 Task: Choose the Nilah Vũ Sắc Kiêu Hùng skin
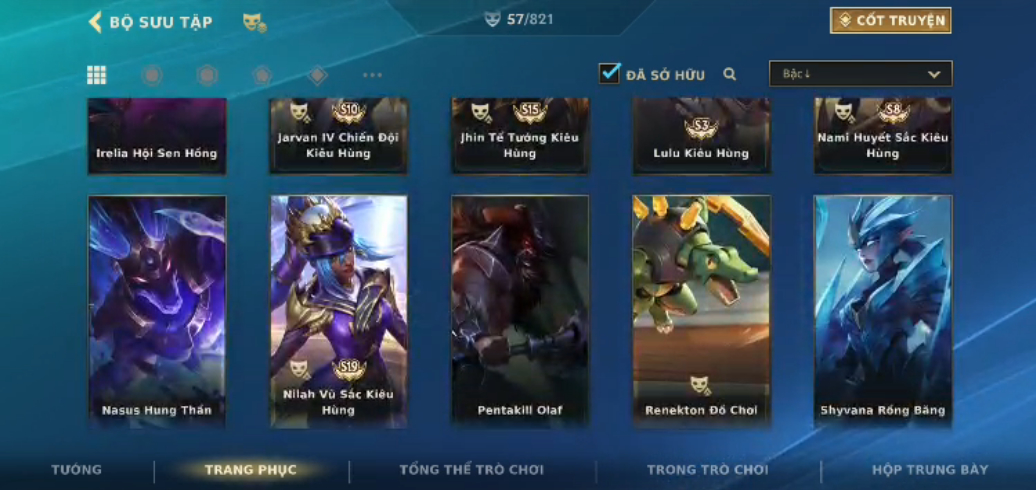tap(339, 311)
